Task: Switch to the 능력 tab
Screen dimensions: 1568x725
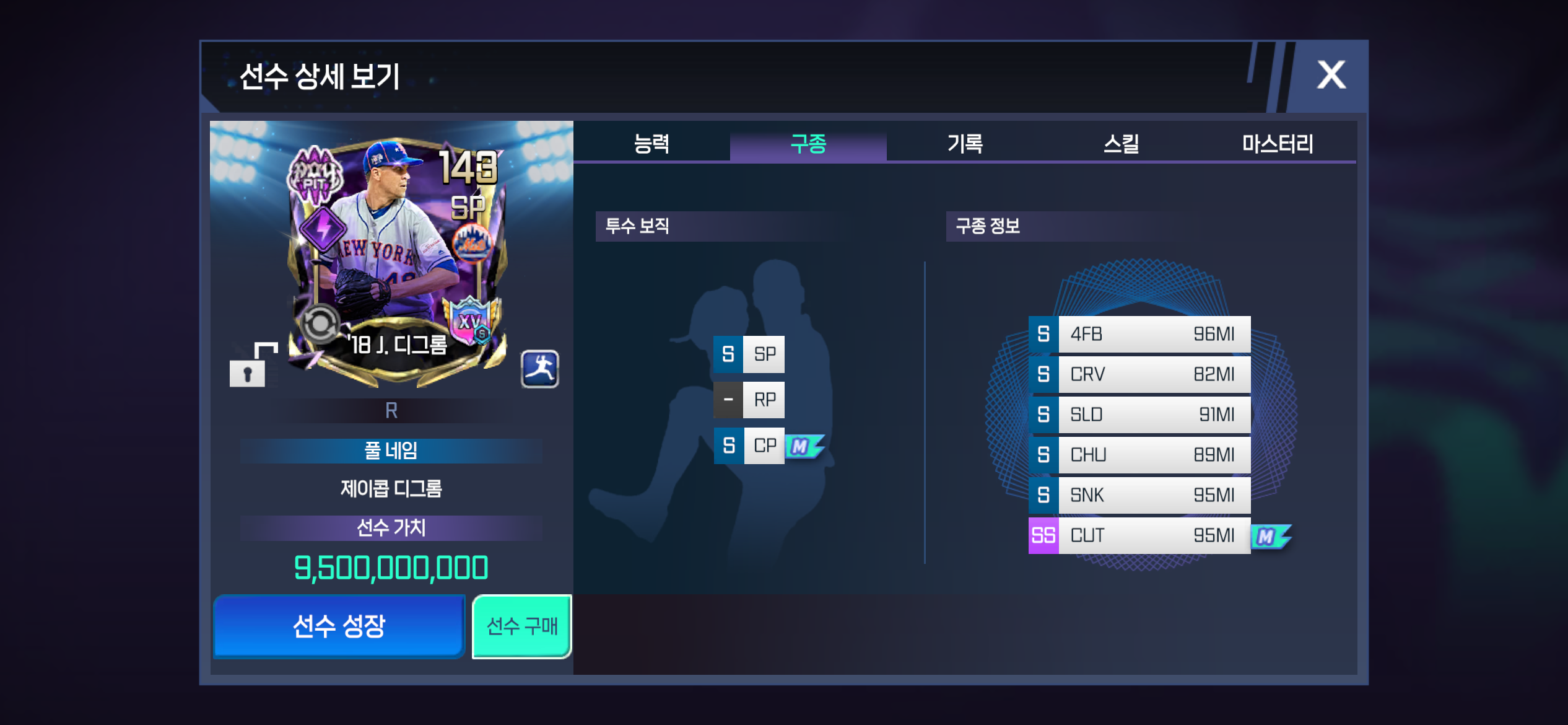Action: click(651, 144)
